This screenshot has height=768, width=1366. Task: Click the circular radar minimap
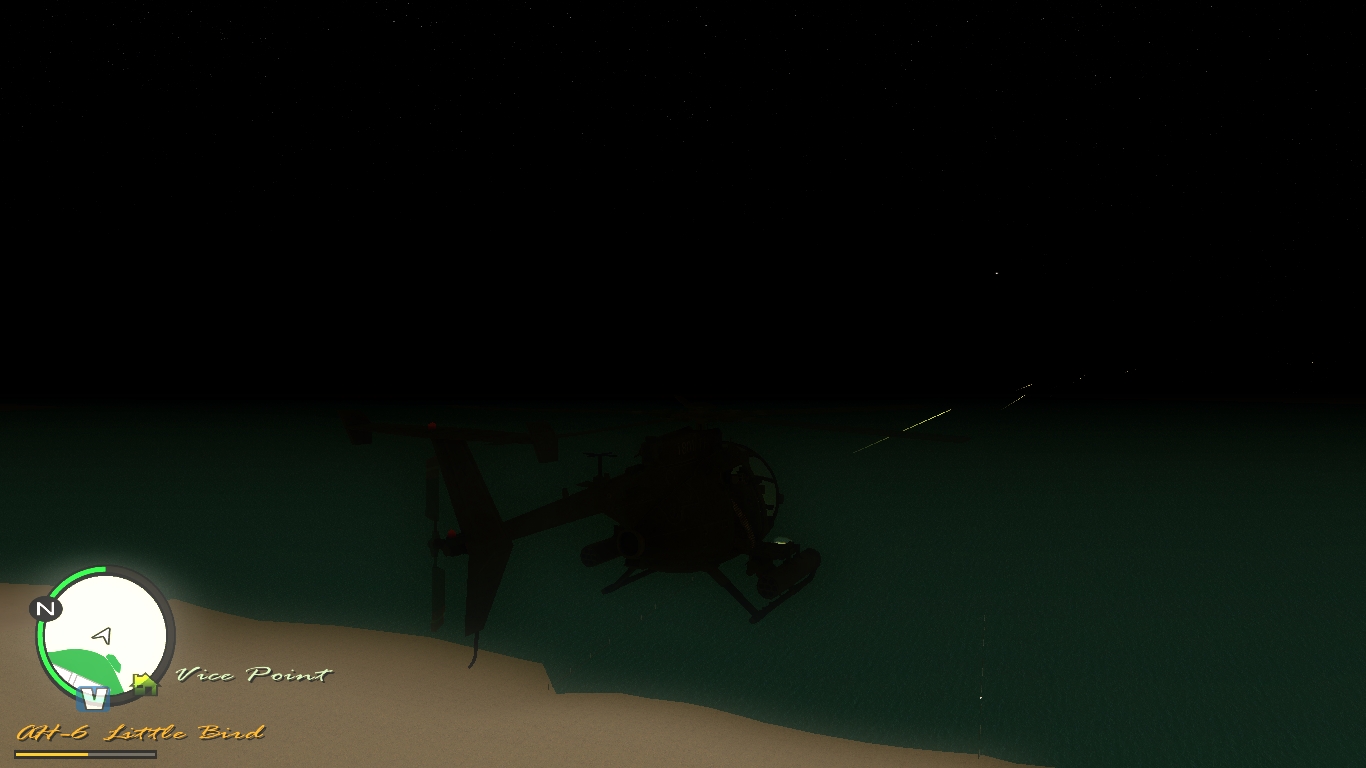(104, 634)
